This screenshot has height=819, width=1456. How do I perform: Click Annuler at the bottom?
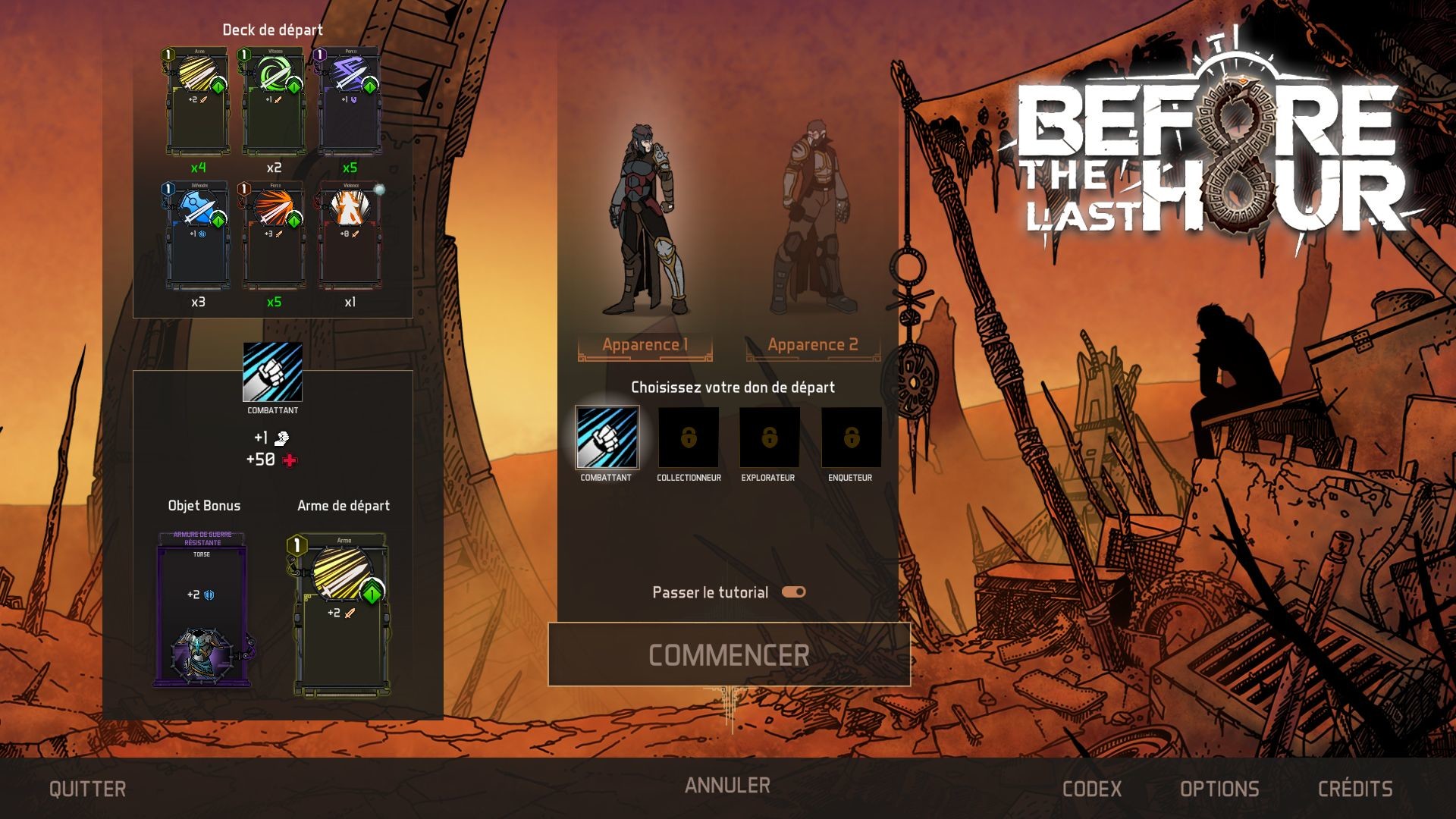tap(726, 787)
